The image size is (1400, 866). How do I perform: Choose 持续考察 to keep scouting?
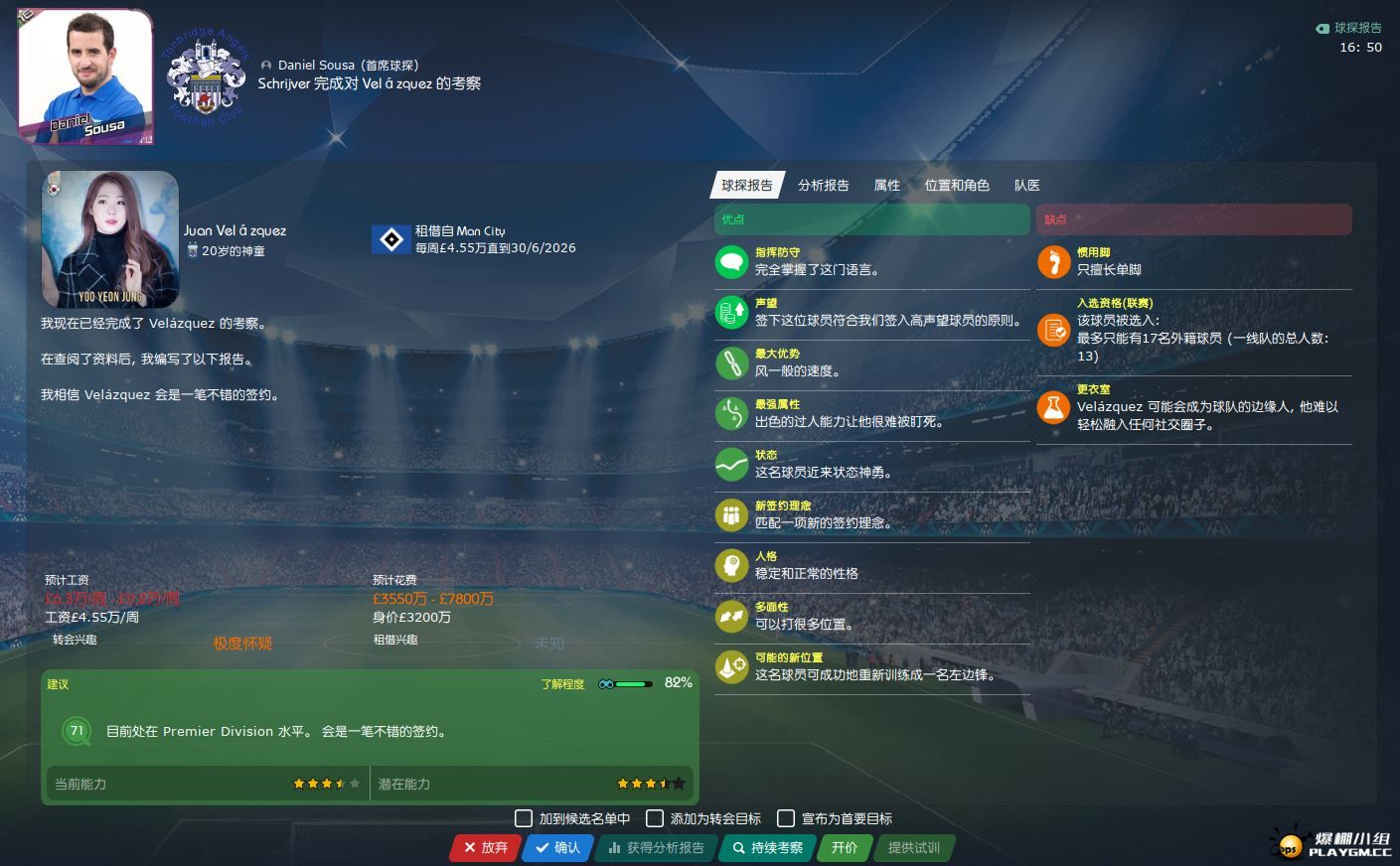(767, 847)
